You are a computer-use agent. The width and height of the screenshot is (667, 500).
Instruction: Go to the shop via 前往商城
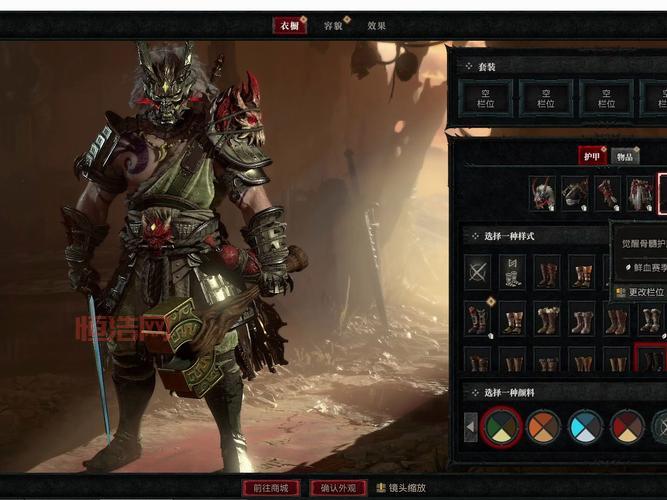click(x=271, y=488)
